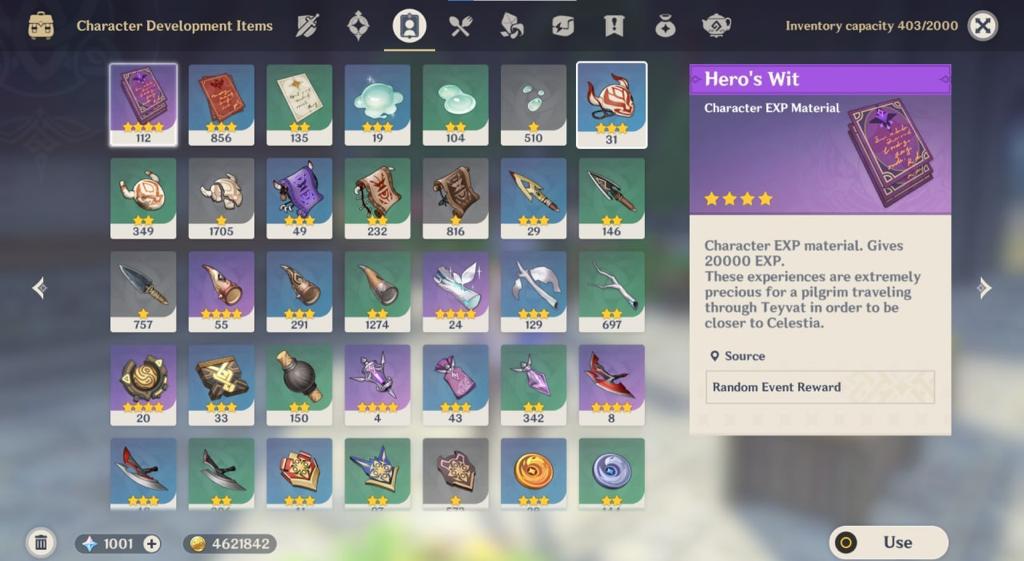The image size is (1024, 561).
Task: Switch to the Weapons tab
Action: (307, 26)
